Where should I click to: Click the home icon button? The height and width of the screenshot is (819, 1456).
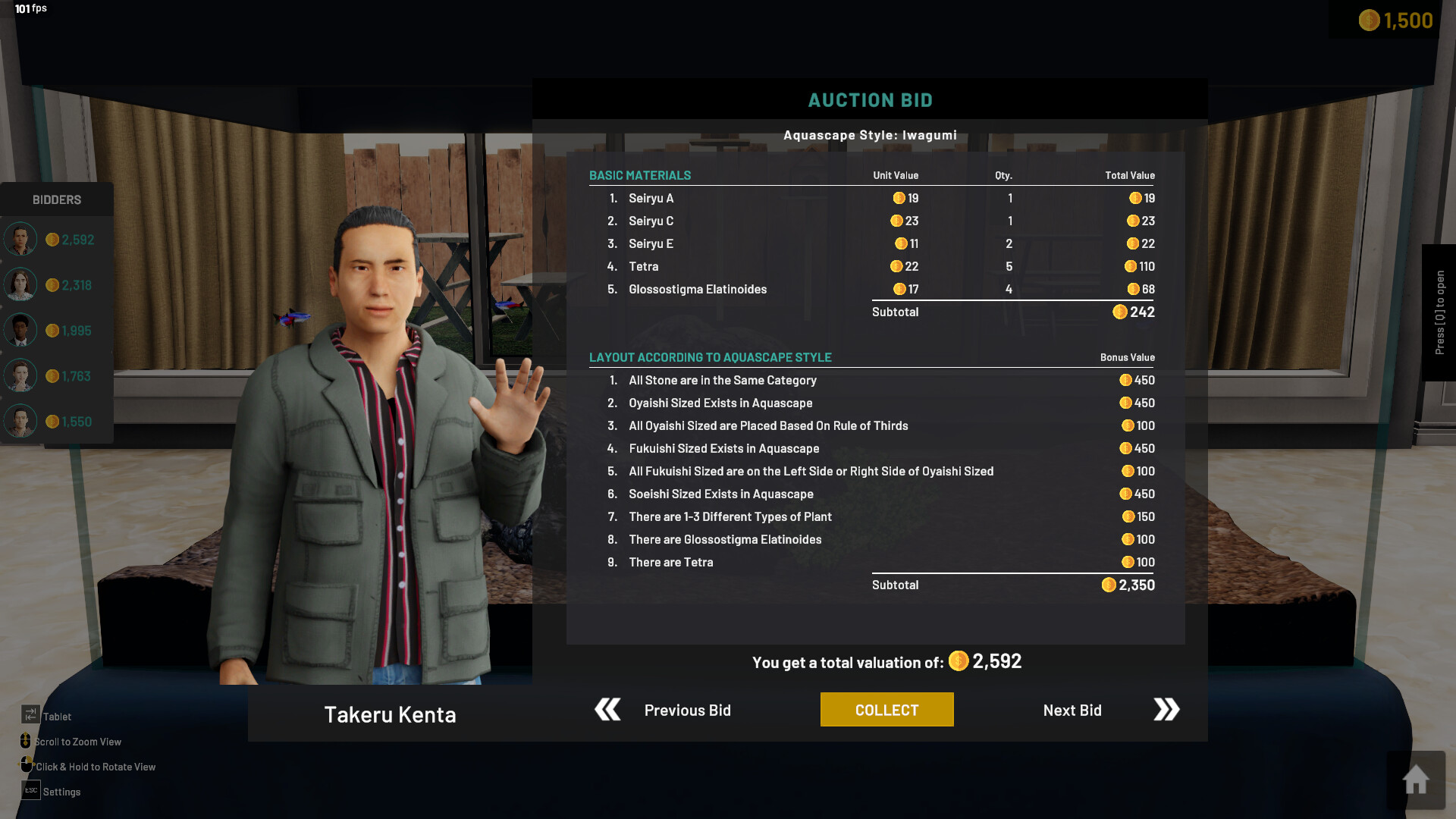[x=1415, y=780]
